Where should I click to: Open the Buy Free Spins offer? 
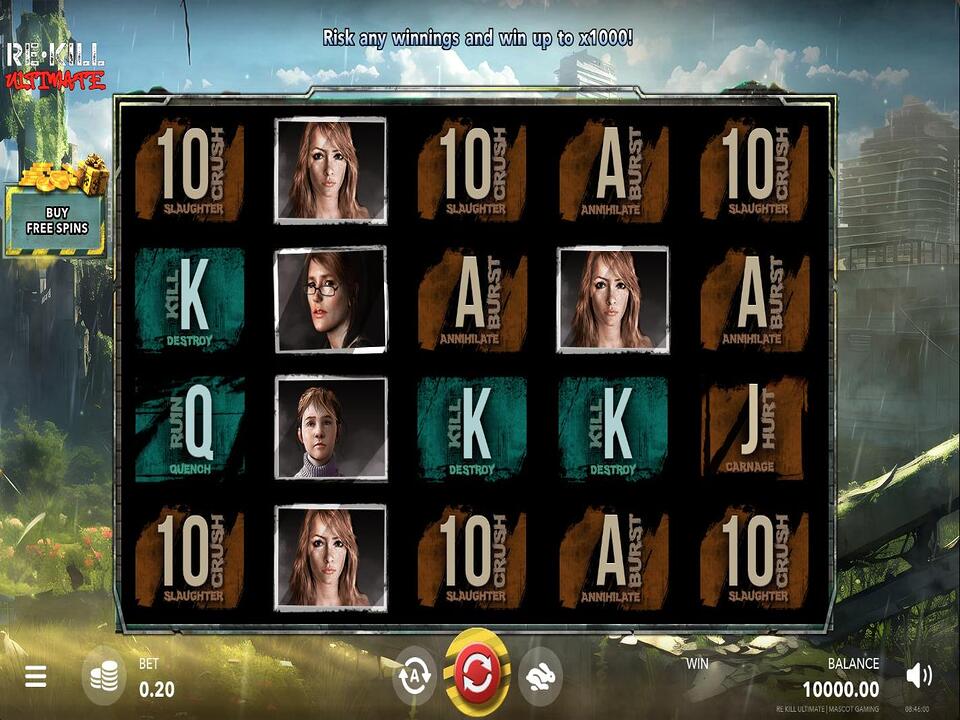(x=57, y=219)
